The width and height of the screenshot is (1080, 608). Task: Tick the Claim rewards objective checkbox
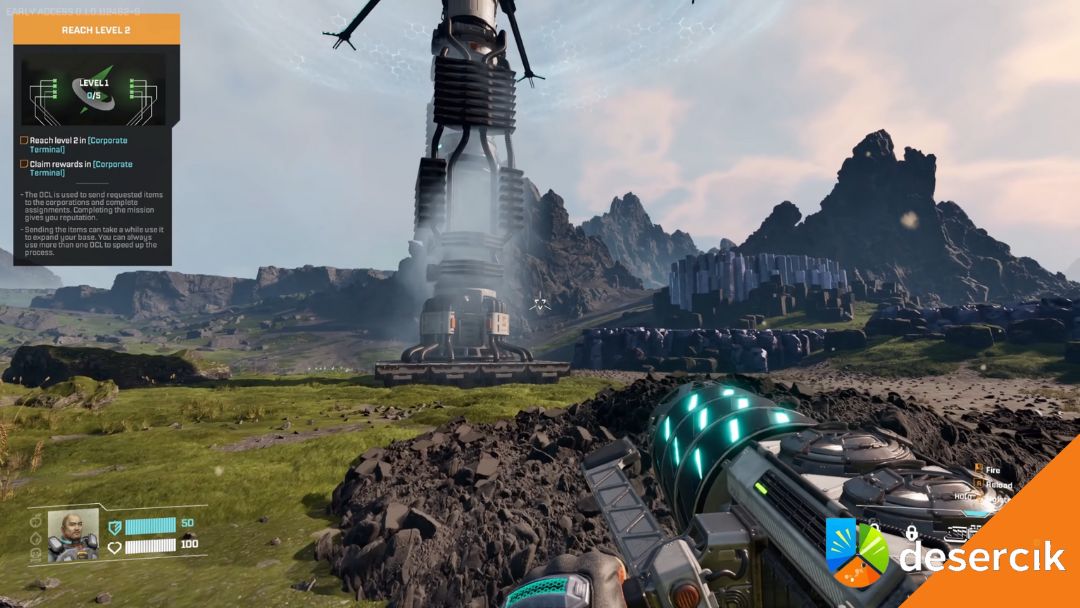coord(24,164)
